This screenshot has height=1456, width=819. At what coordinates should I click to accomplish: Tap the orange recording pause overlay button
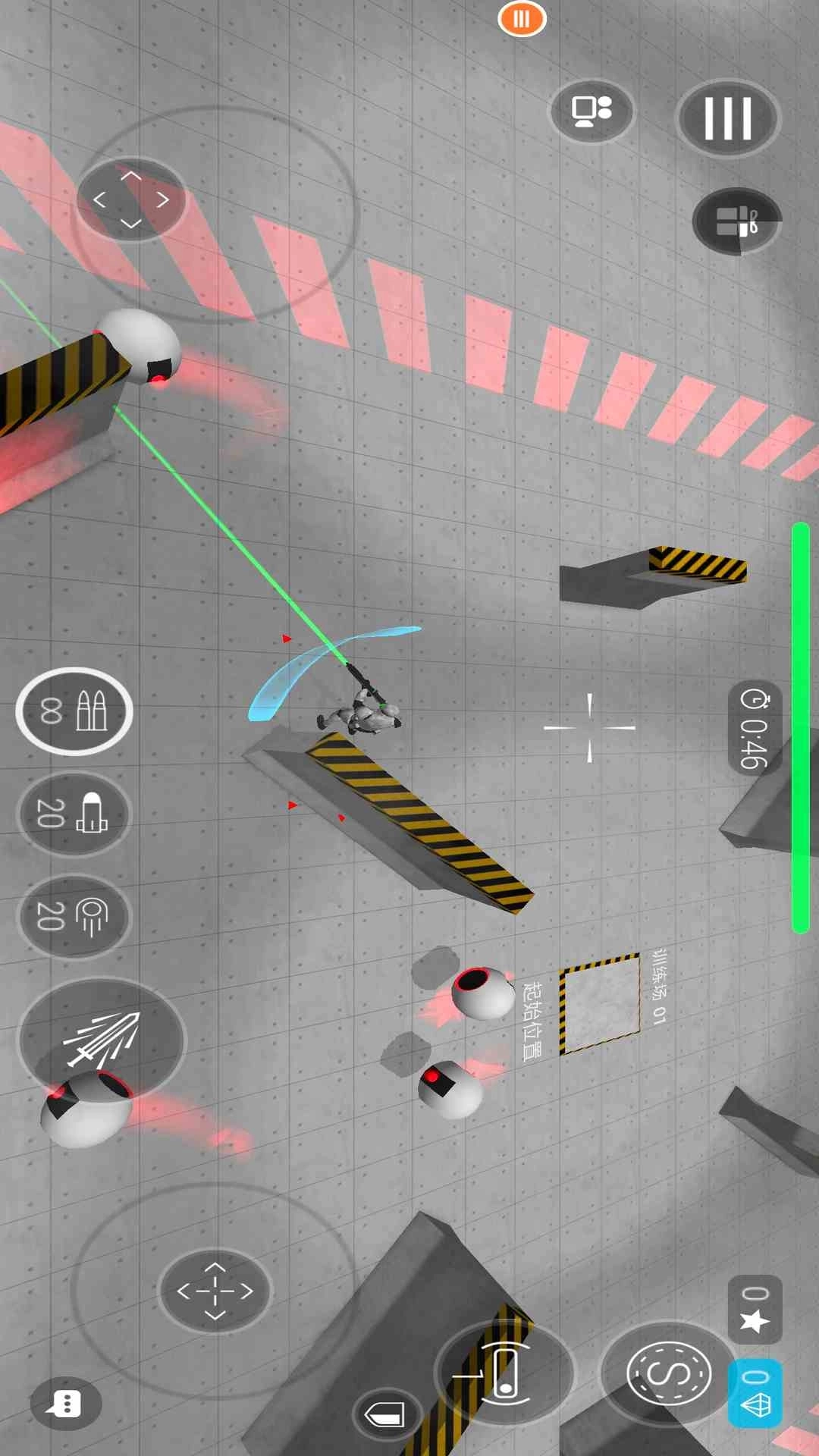(522, 18)
